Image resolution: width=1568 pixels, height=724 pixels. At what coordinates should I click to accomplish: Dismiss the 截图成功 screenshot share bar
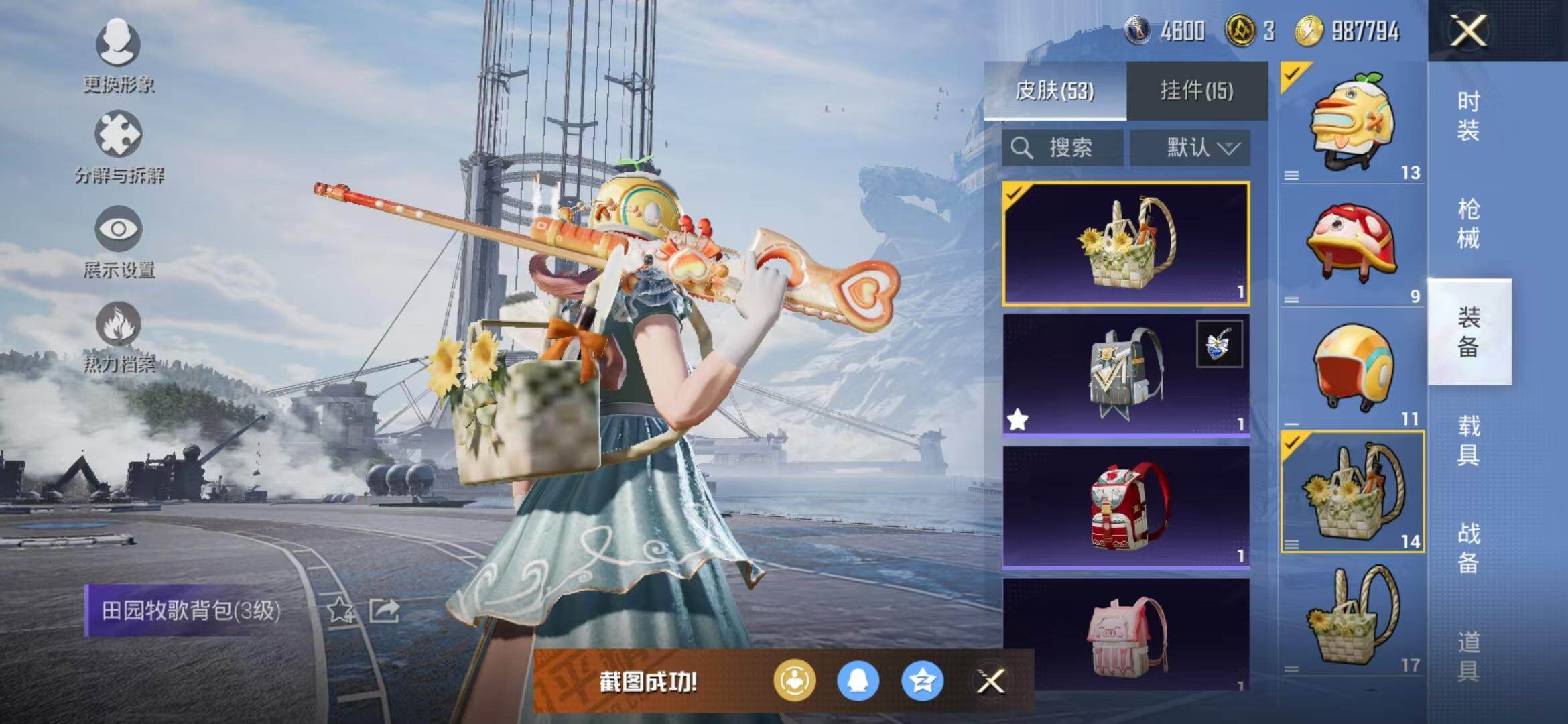(x=990, y=682)
